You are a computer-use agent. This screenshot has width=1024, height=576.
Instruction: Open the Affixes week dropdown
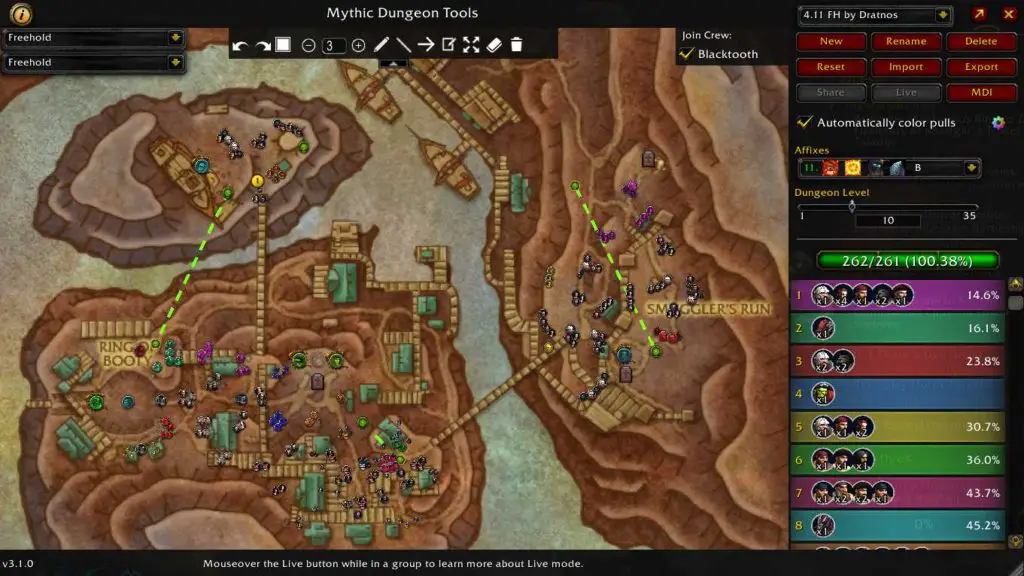point(972,168)
